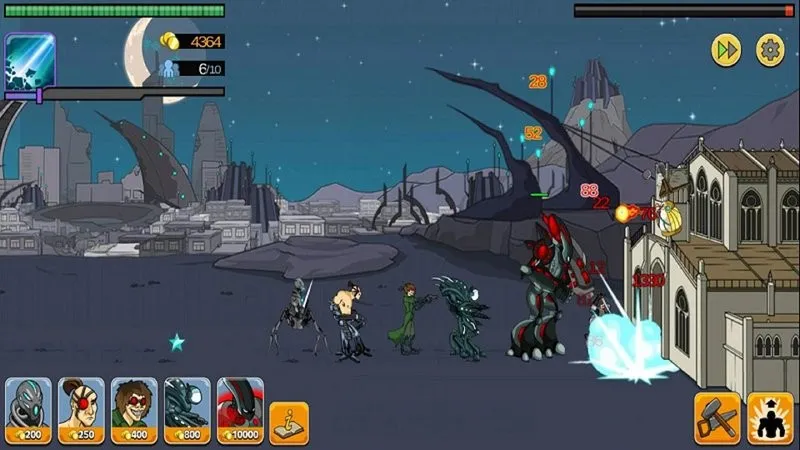Viewport: 800px width, 450px height.
Task: Deploy the 200-gold masked robot unit
Action: tap(28, 408)
